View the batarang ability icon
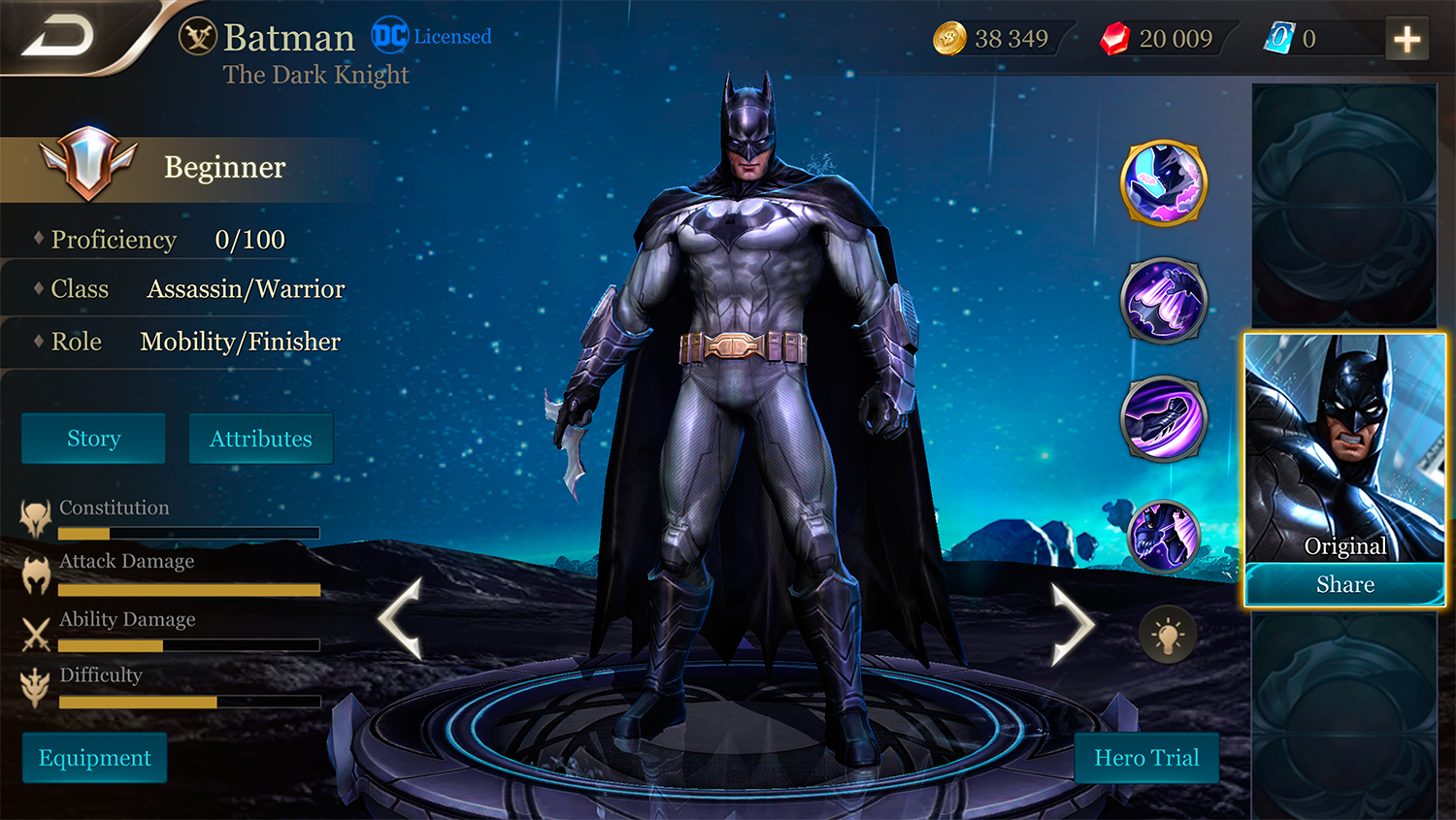Image resolution: width=1456 pixels, height=820 pixels. pyautogui.click(x=1164, y=301)
